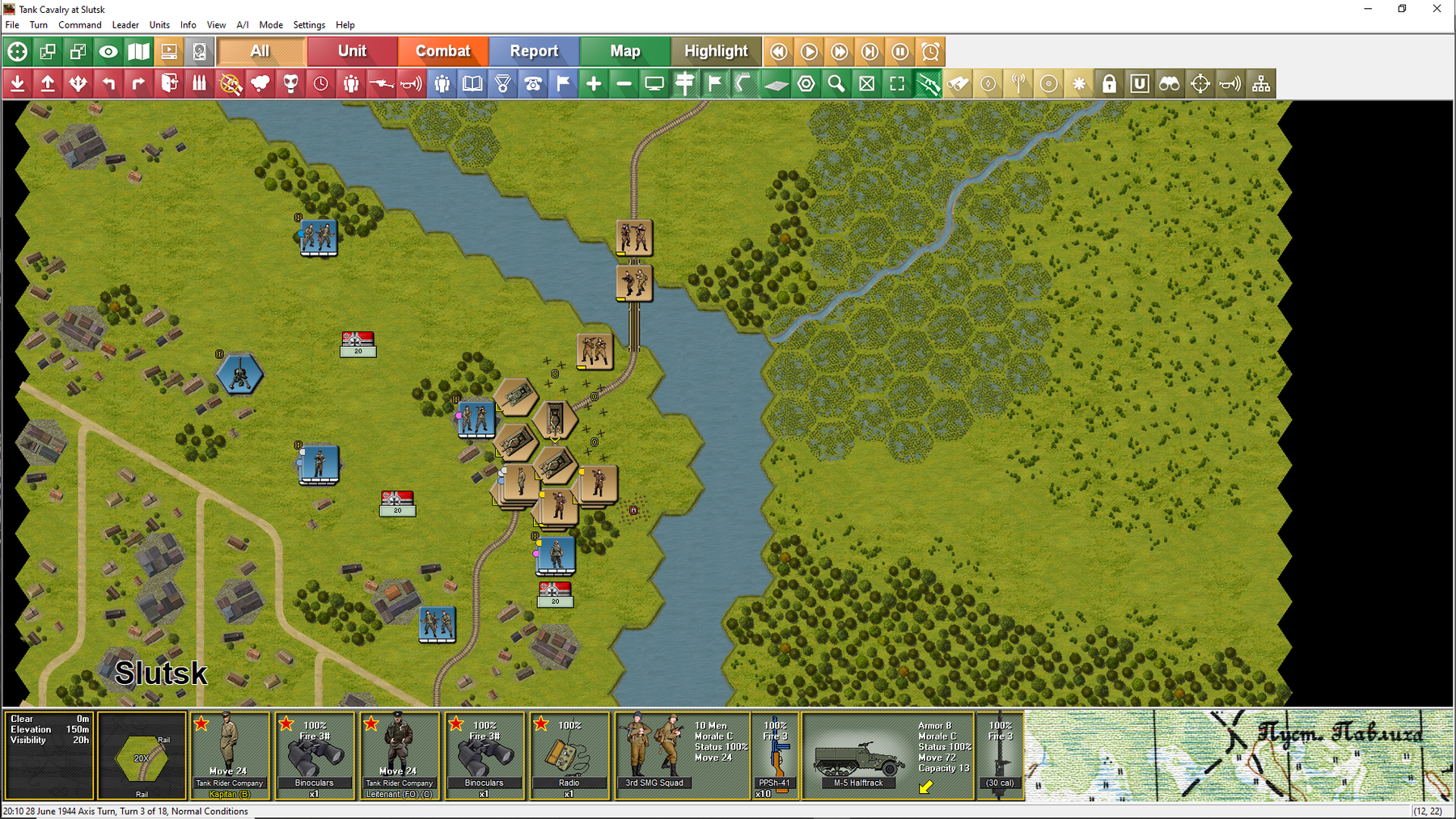Click the play button in the orange toolbar
This screenshot has width=1456, height=819.
[809, 52]
